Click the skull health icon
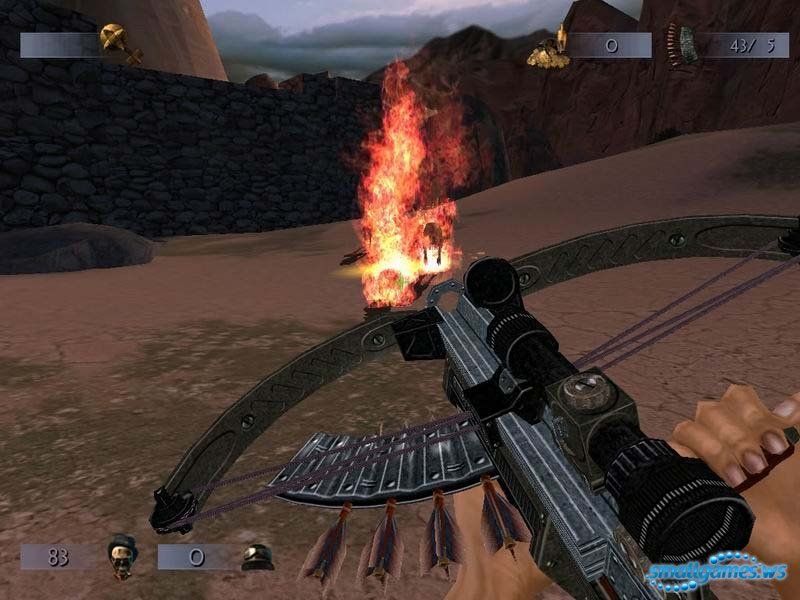The height and width of the screenshot is (600, 800). pyautogui.click(x=122, y=555)
